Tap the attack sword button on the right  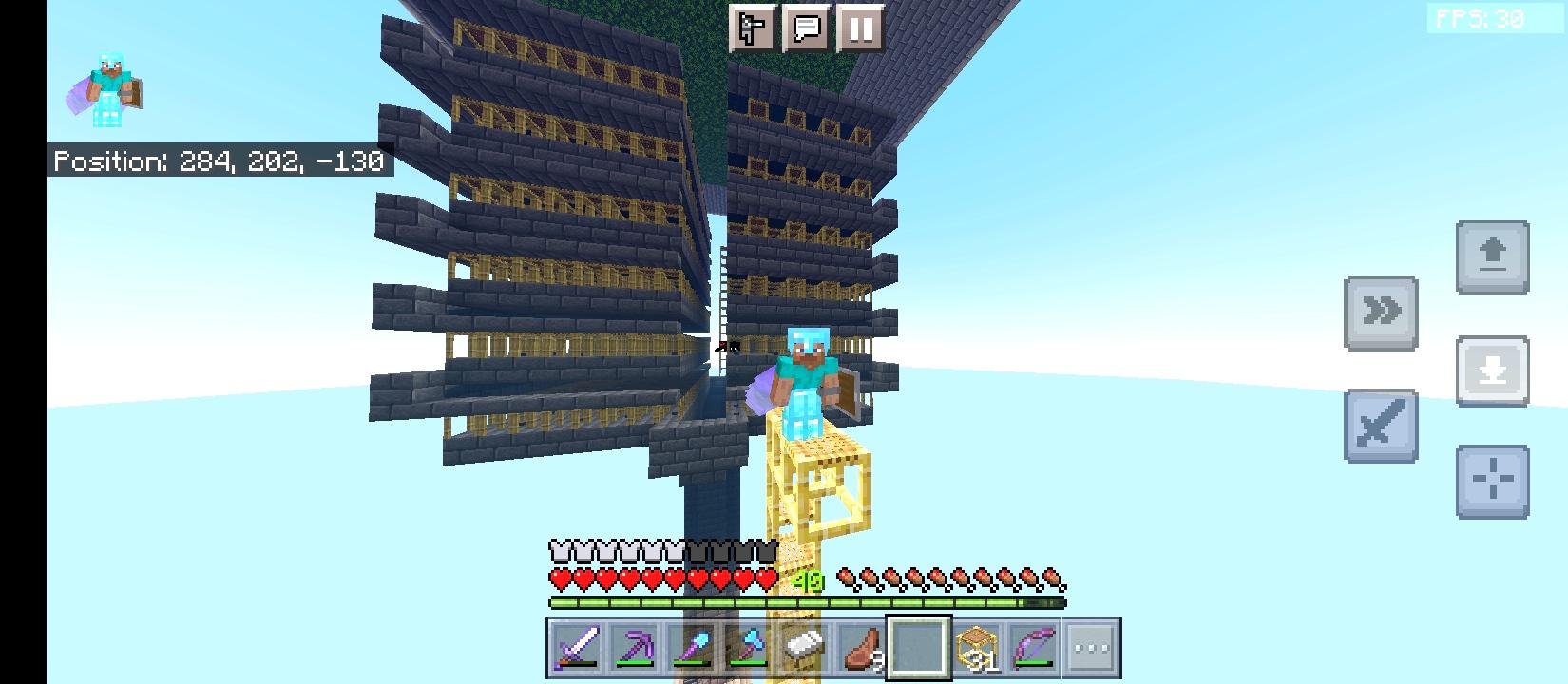click(x=1381, y=424)
